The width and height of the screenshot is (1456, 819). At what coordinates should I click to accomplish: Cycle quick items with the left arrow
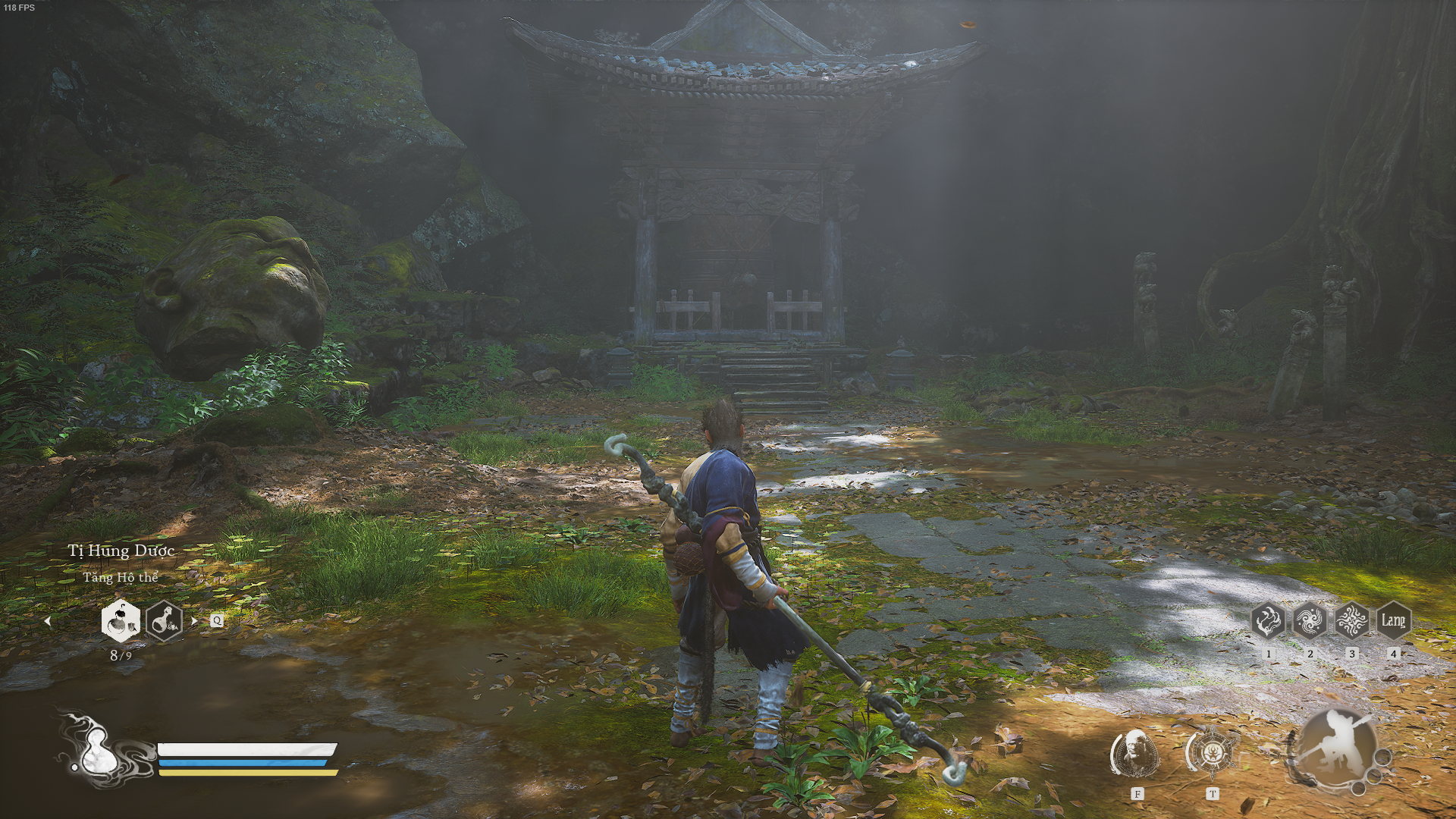click(x=48, y=621)
